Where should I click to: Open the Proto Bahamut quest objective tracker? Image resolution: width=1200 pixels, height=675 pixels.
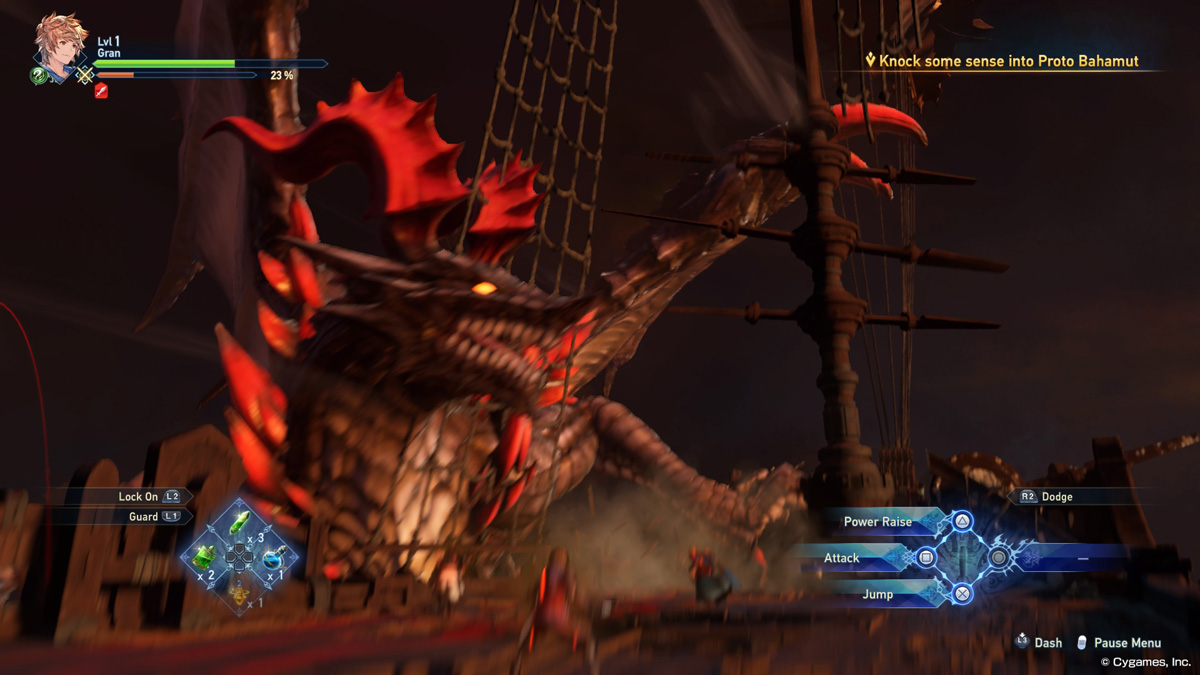point(1002,61)
